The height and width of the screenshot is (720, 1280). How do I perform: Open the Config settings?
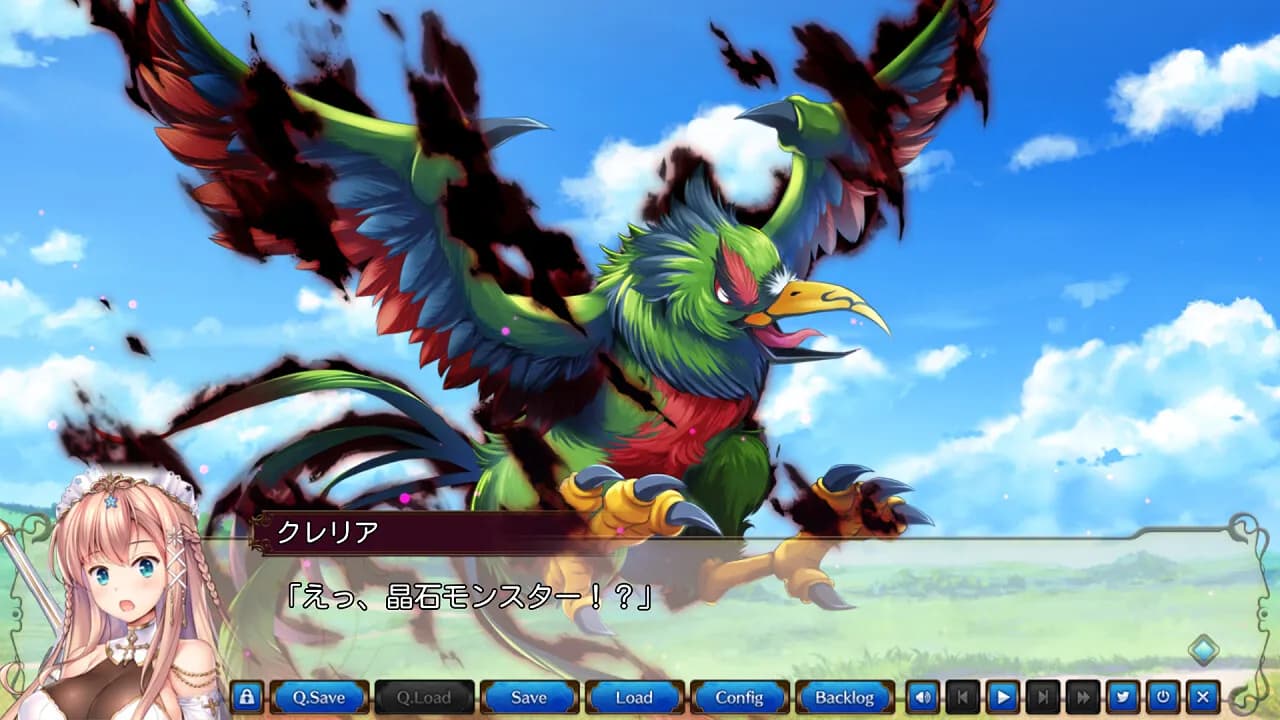[742, 697]
